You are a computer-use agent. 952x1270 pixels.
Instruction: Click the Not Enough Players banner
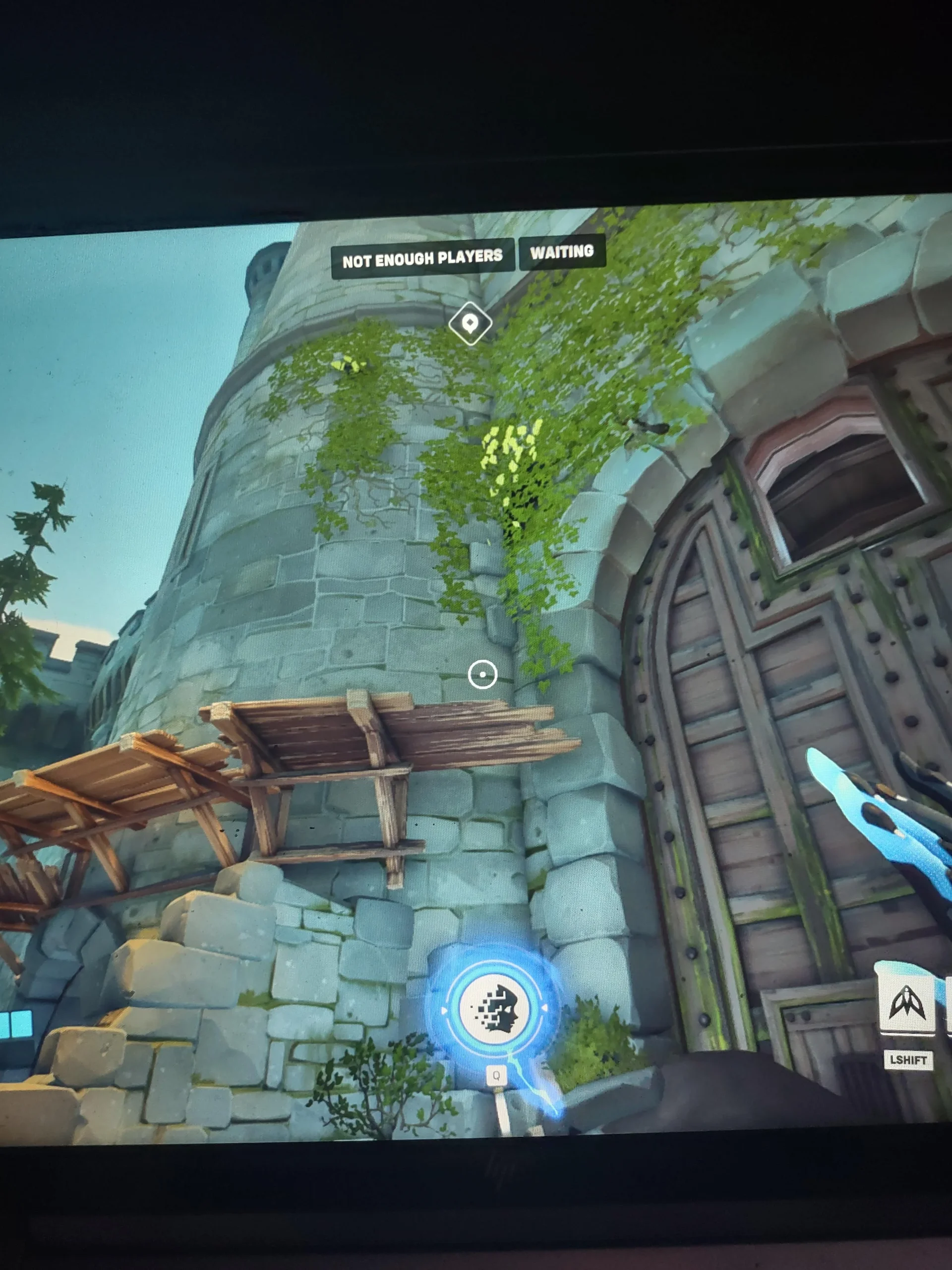(x=422, y=259)
